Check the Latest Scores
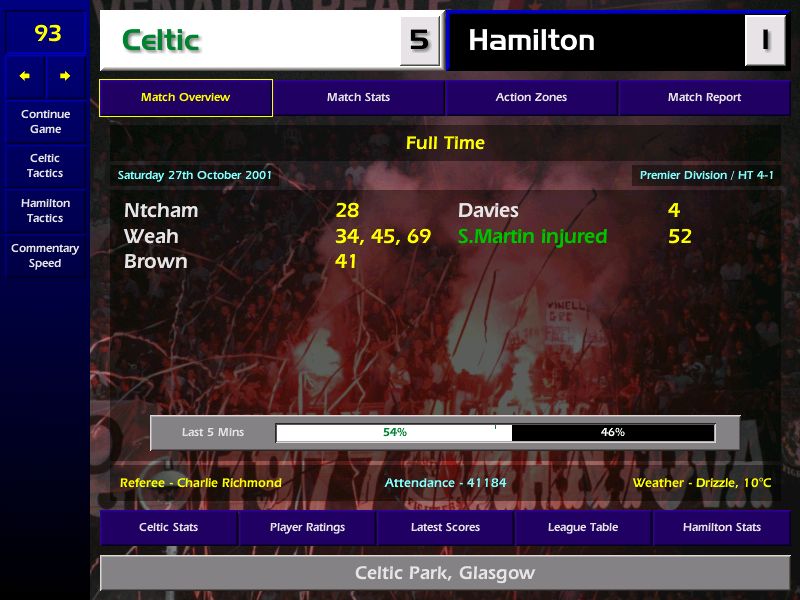The image size is (800, 600). point(445,527)
